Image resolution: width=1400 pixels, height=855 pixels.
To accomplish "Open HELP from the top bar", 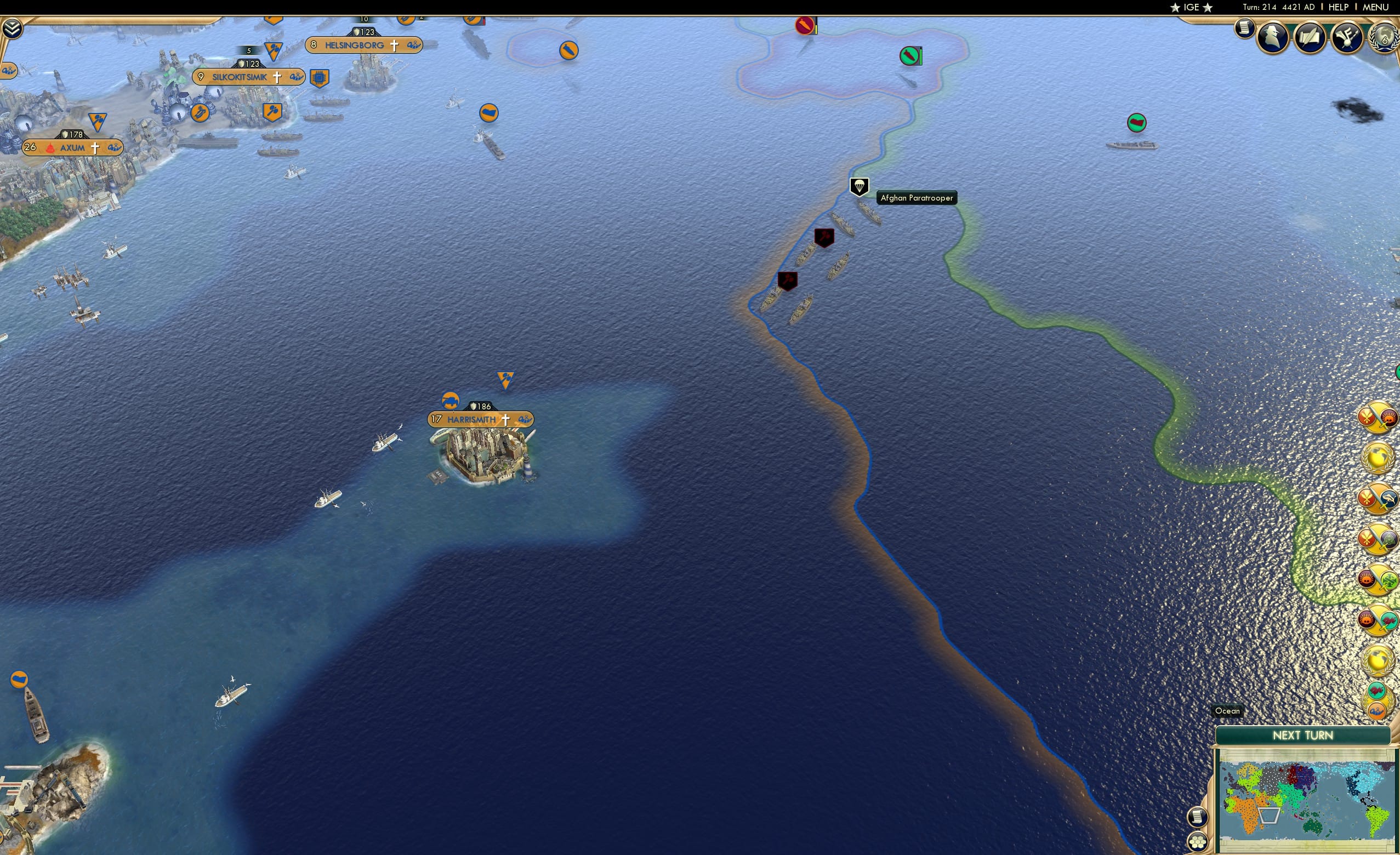I will [1339, 7].
